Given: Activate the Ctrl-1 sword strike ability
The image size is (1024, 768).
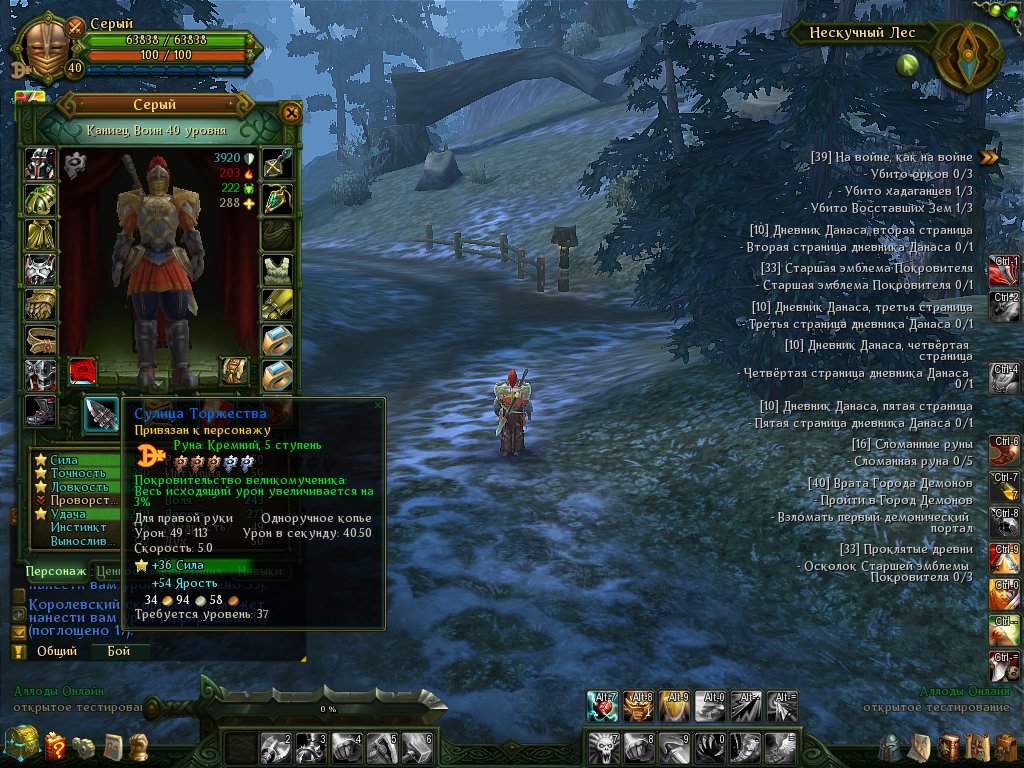Looking at the screenshot, I should [x=1004, y=269].
